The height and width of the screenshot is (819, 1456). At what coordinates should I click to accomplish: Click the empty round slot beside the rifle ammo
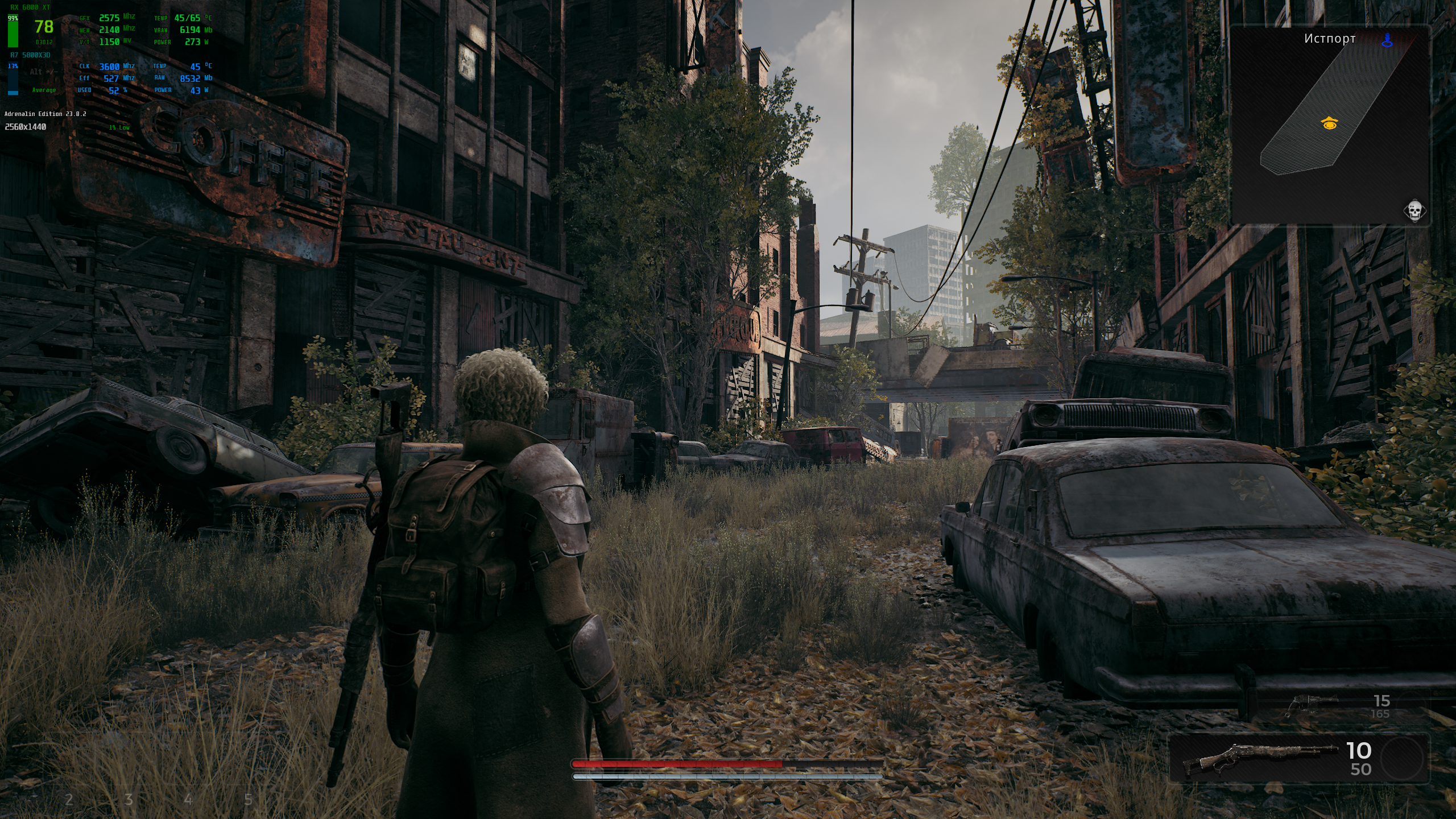(x=1402, y=759)
